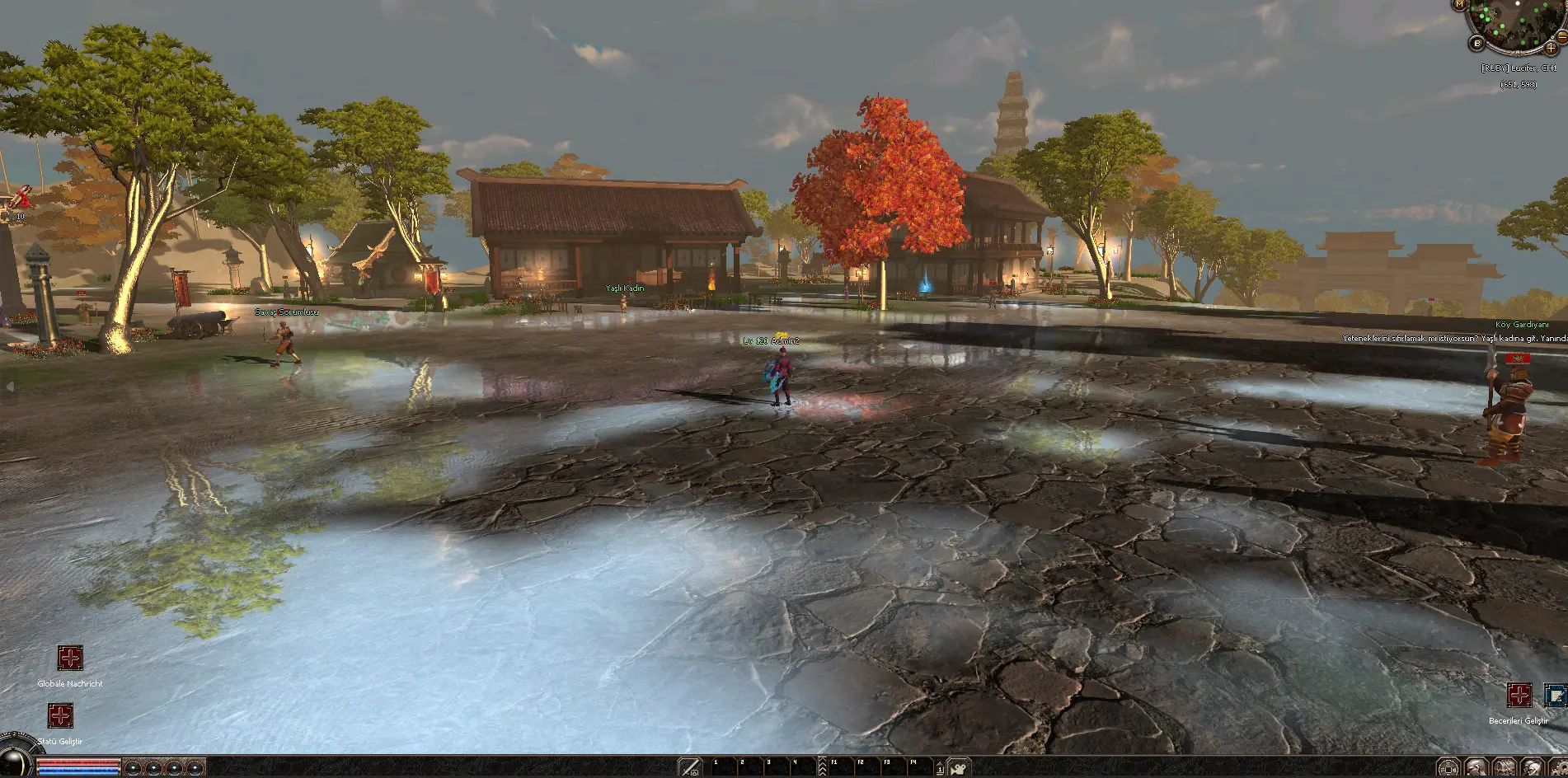Open the leftmost round taskbar button at bottom-right
This screenshot has width=1568, height=778.
click(1448, 768)
